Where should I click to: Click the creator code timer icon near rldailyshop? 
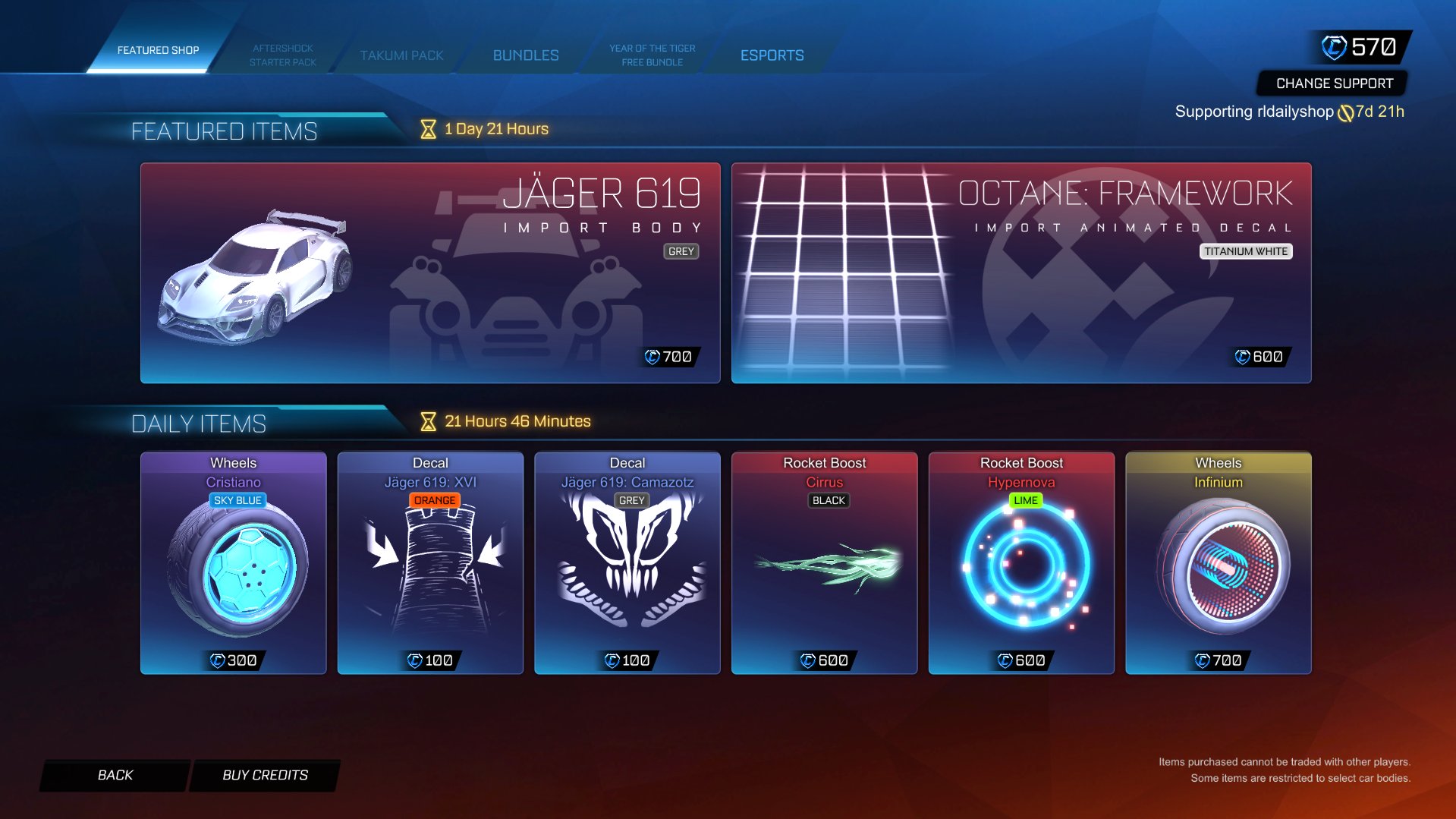click(1345, 111)
